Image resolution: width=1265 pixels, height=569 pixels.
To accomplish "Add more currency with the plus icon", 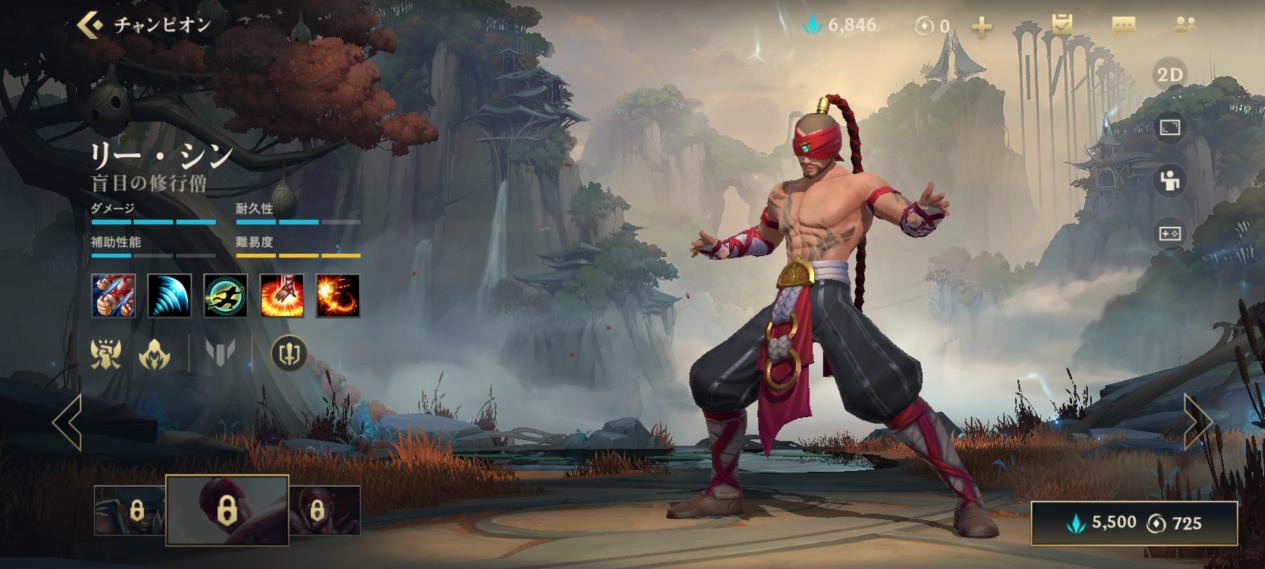I will pyautogui.click(x=982, y=26).
